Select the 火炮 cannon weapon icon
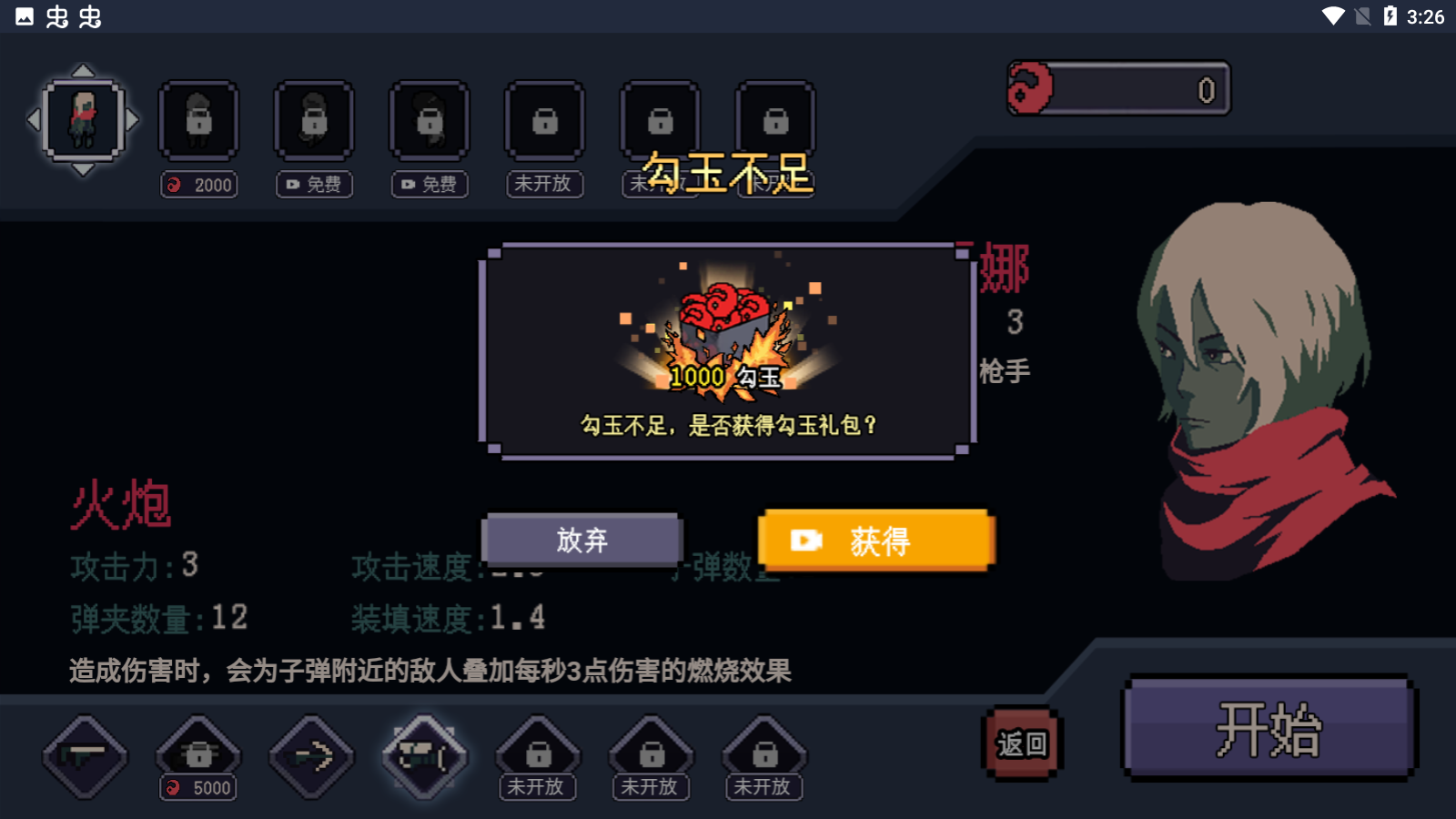Screen dimensions: 1456x819 click(x=425, y=756)
